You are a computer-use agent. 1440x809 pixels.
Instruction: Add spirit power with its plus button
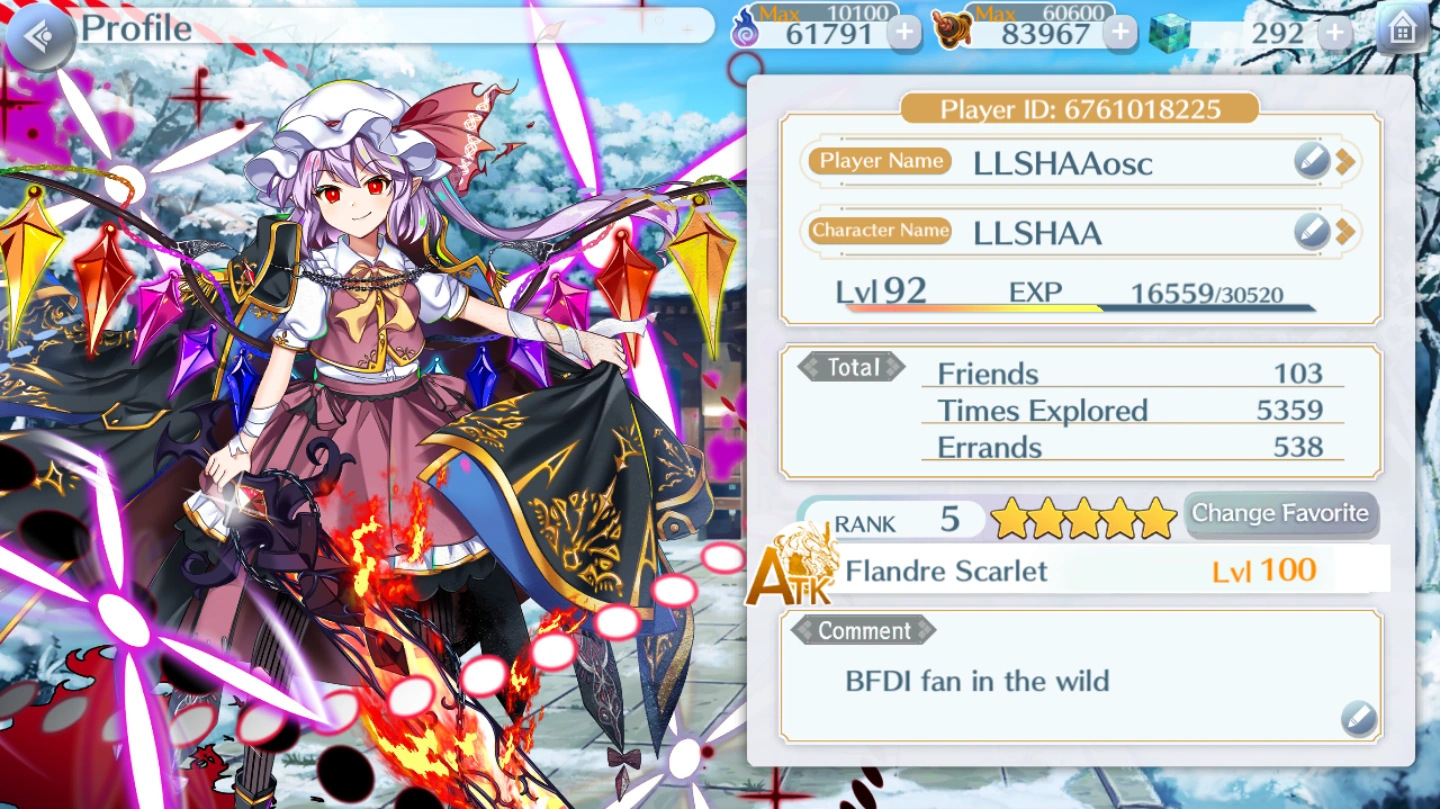click(904, 33)
